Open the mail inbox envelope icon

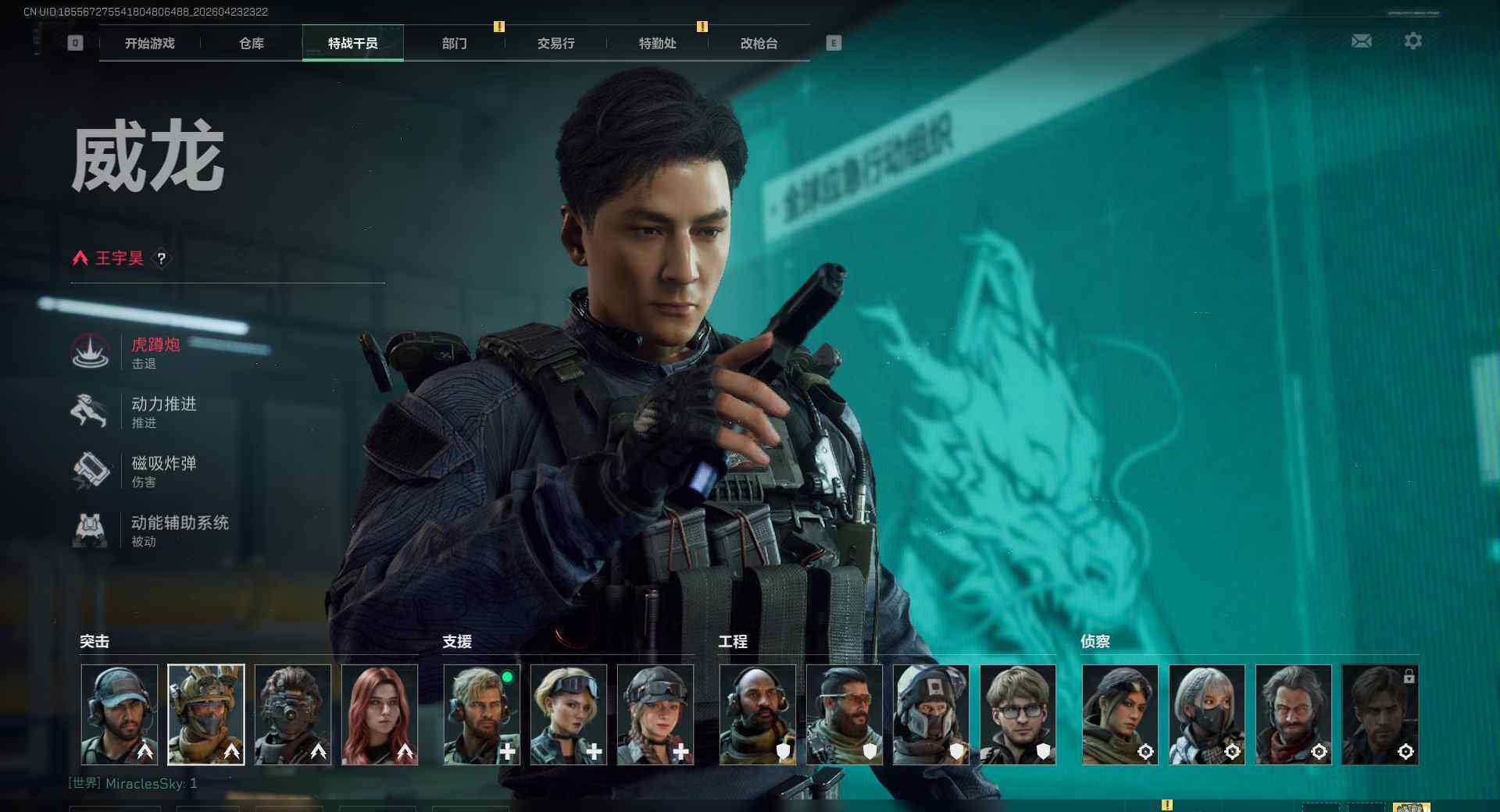point(1362,41)
